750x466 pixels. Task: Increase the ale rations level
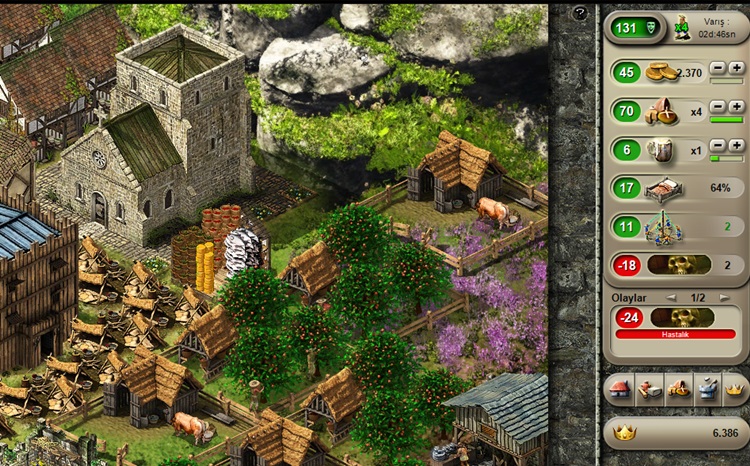point(737,145)
